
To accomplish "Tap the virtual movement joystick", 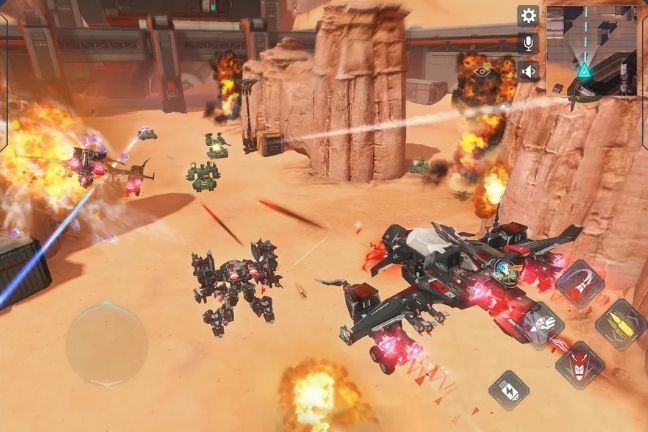I will point(106,344).
